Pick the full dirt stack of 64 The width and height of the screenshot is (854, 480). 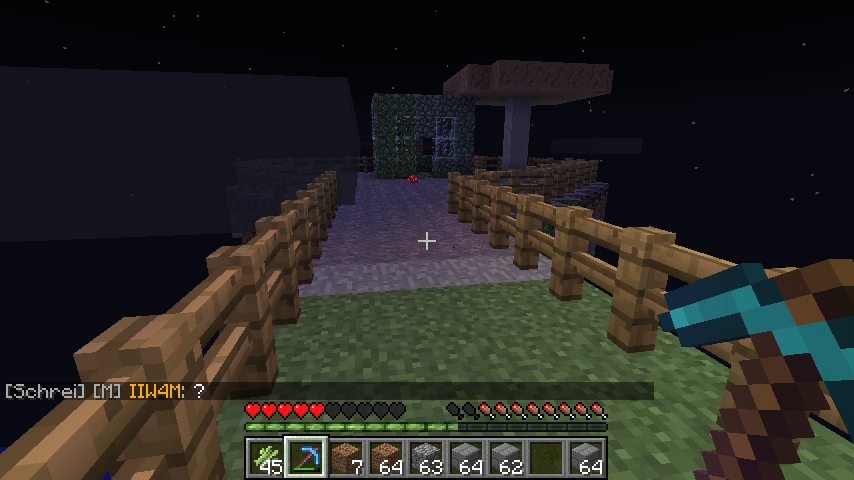(x=386, y=459)
